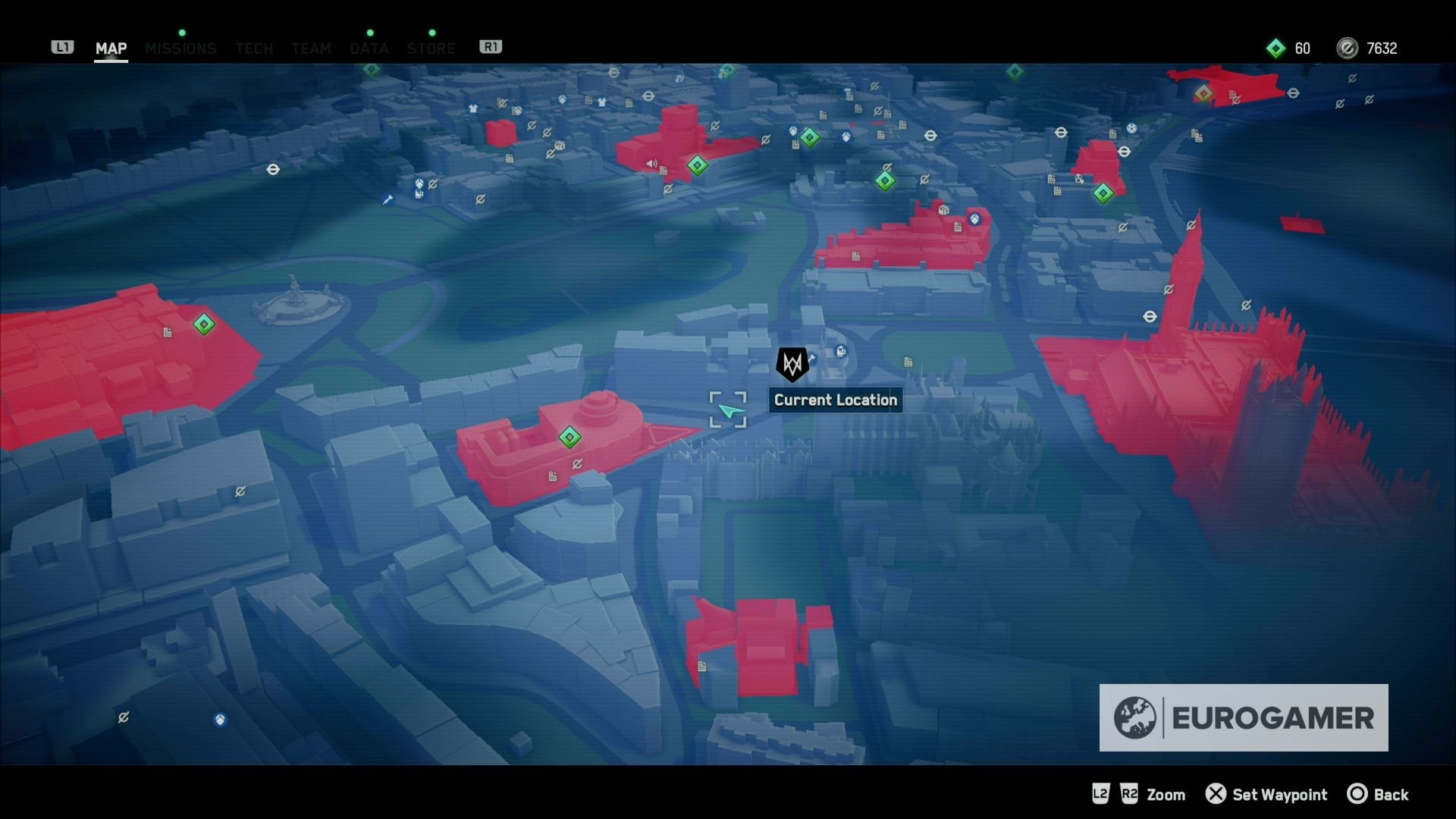Click the clothing shop shirt icon top left
Screen dimensions: 1456x819
point(472,110)
